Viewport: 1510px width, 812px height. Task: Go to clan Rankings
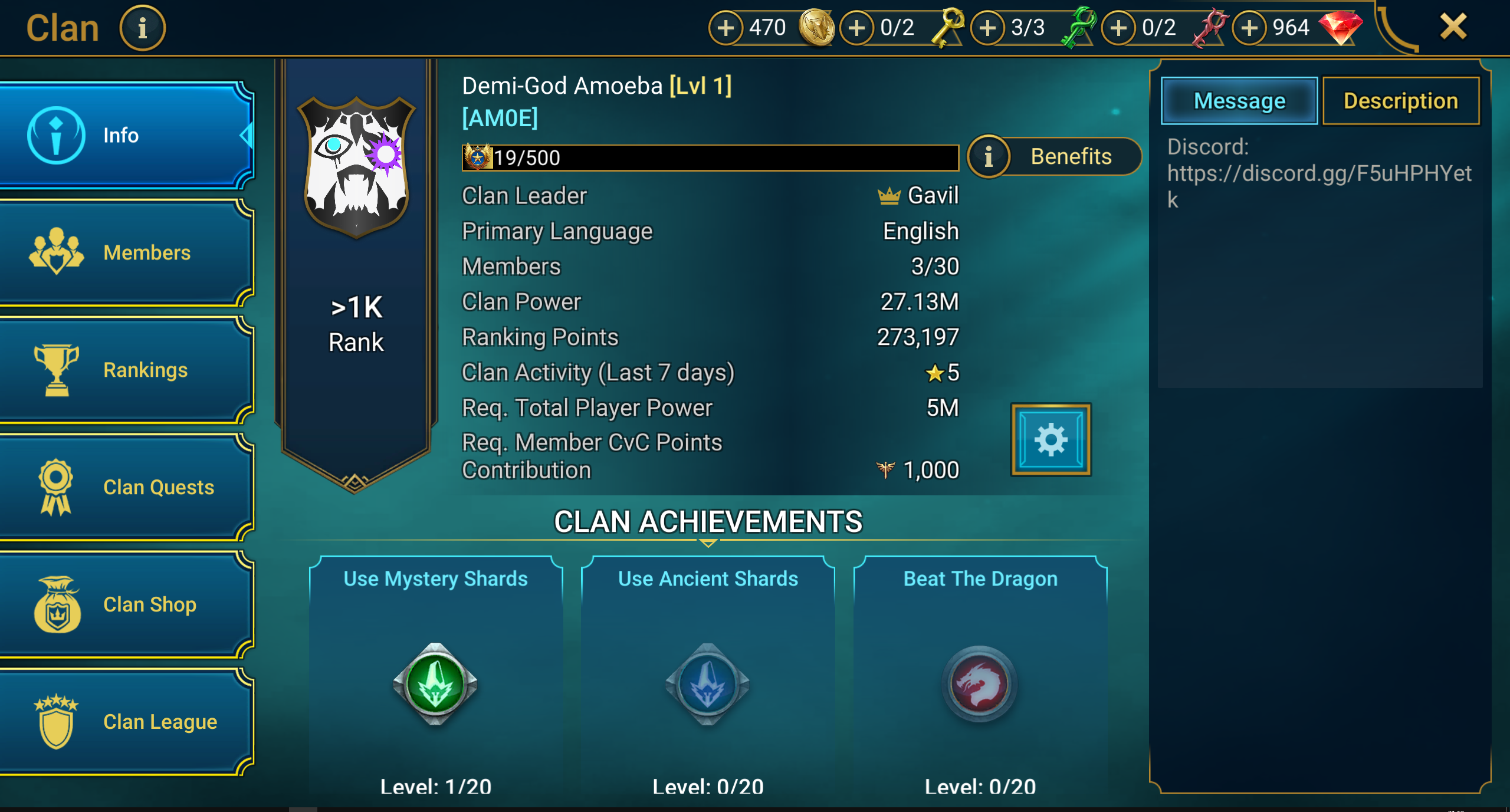[x=127, y=370]
